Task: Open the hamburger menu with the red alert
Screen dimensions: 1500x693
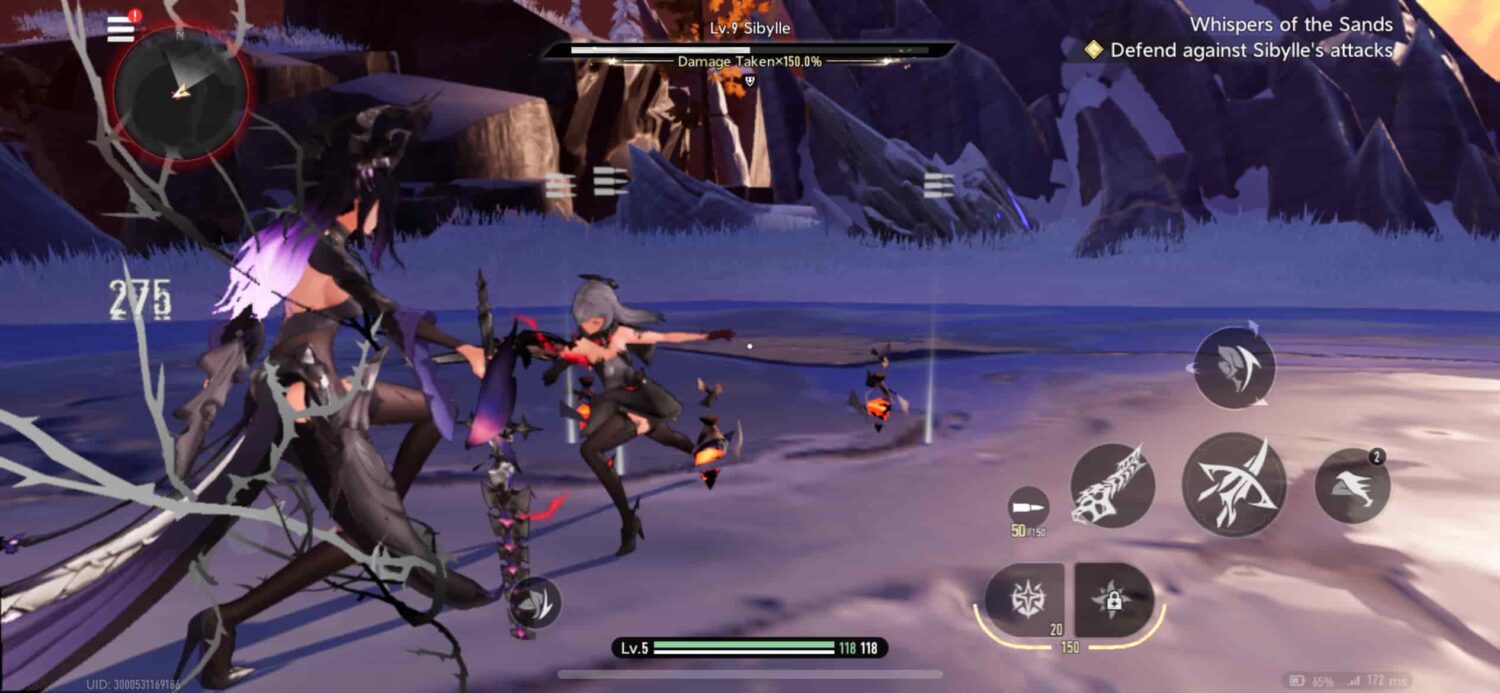Action: [x=121, y=28]
